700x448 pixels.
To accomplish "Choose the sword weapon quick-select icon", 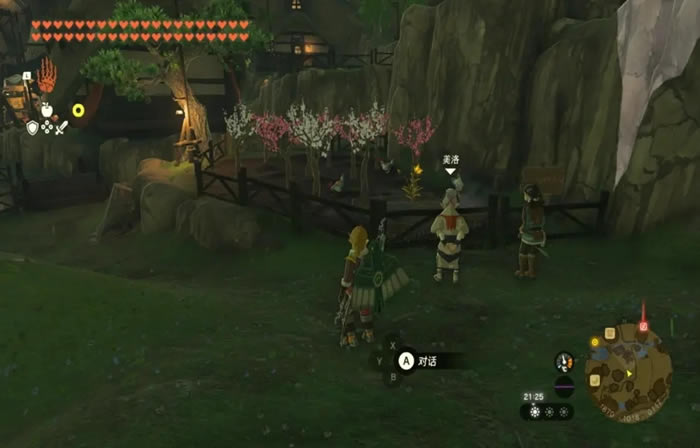I will pos(60,127).
